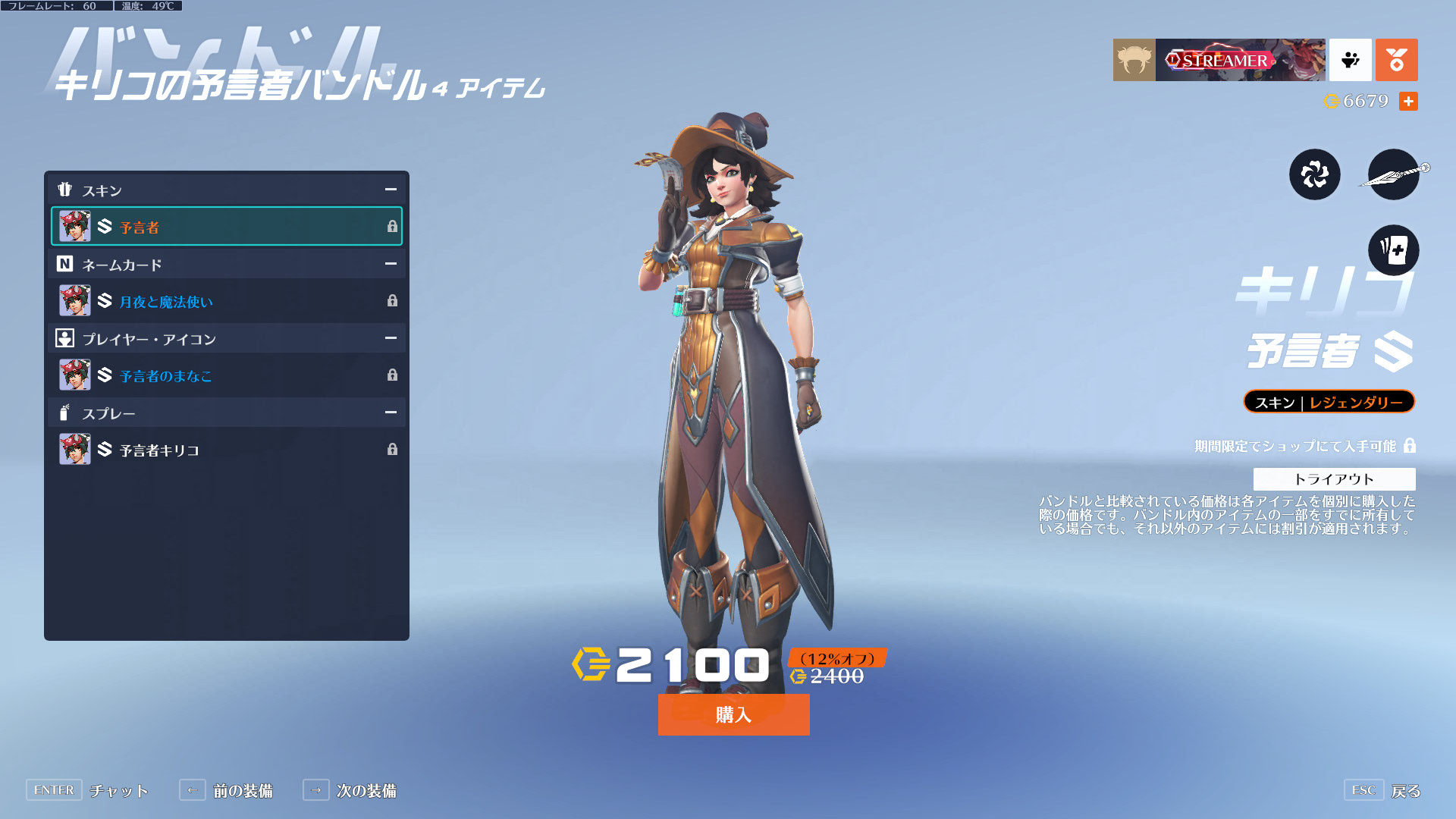Click 戻る to go back
The width and height of the screenshot is (1456, 819).
(1405, 791)
